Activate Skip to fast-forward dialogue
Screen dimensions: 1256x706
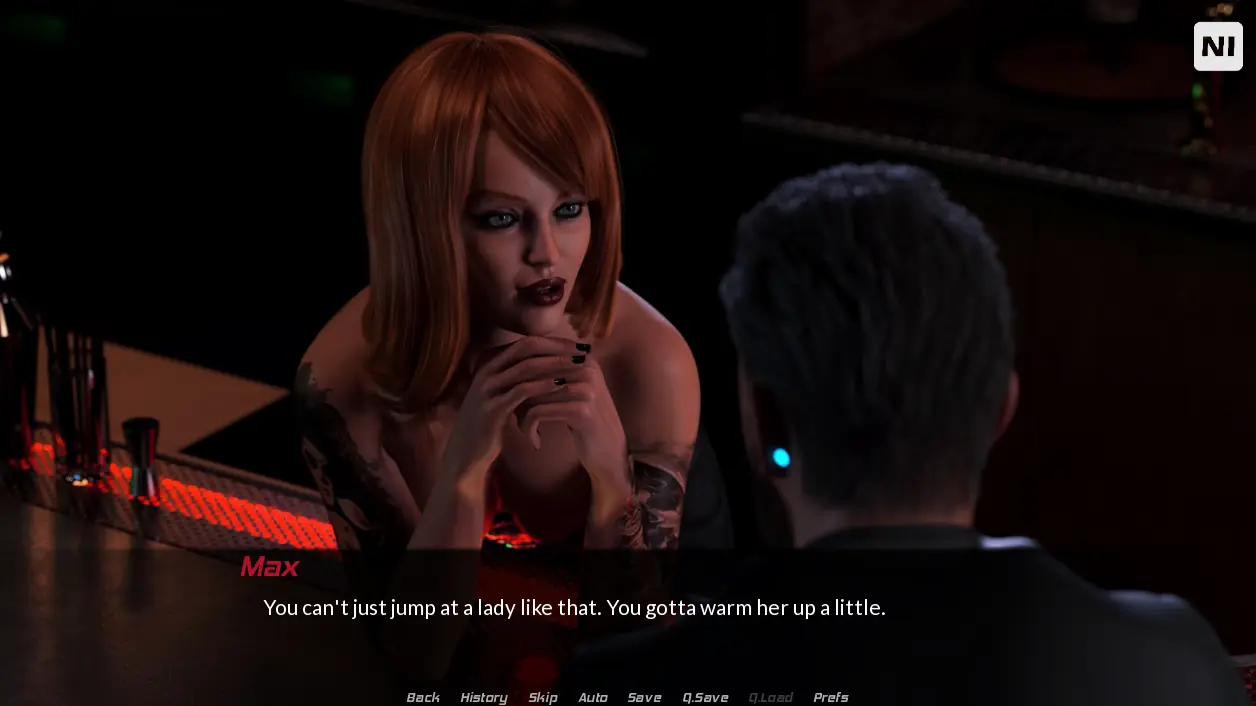(543, 697)
